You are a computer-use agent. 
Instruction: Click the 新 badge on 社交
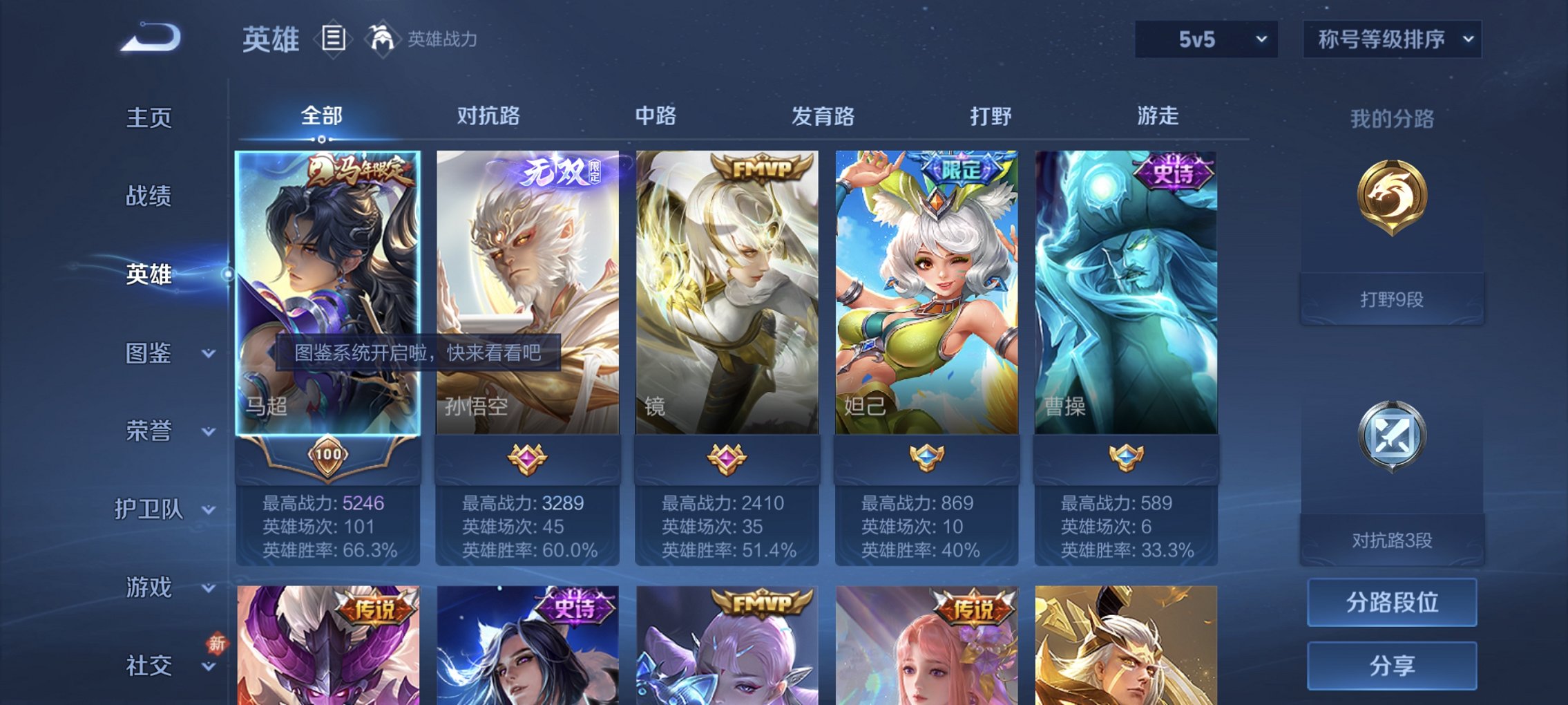pyautogui.click(x=217, y=643)
